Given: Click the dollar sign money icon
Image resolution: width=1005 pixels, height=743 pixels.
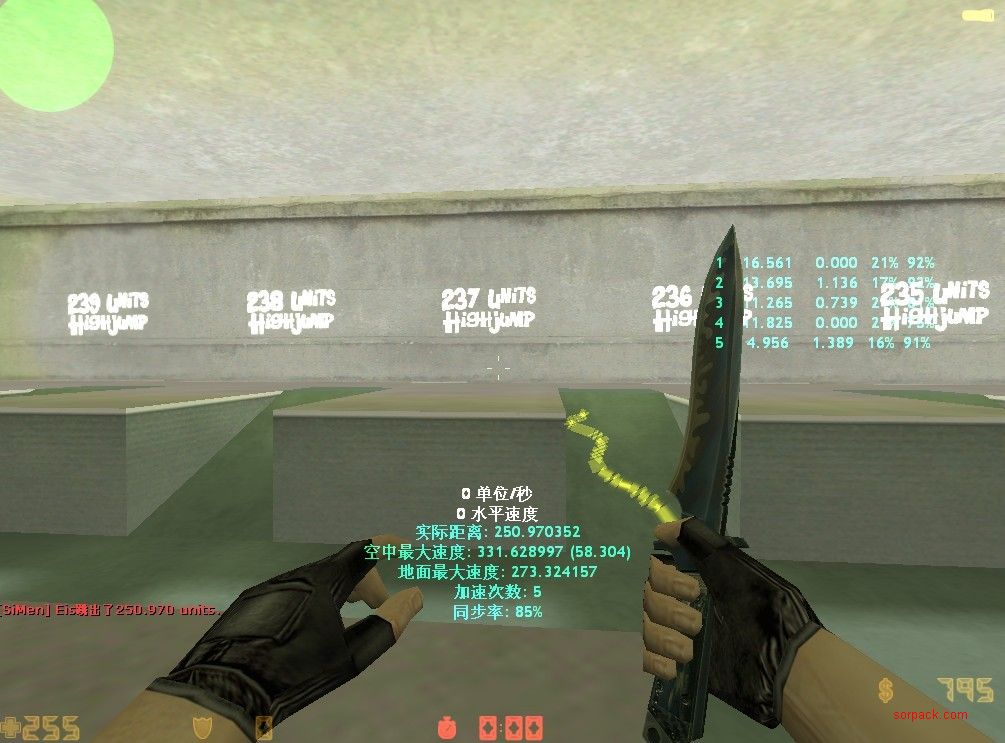Looking at the screenshot, I should [x=886, y=691].
